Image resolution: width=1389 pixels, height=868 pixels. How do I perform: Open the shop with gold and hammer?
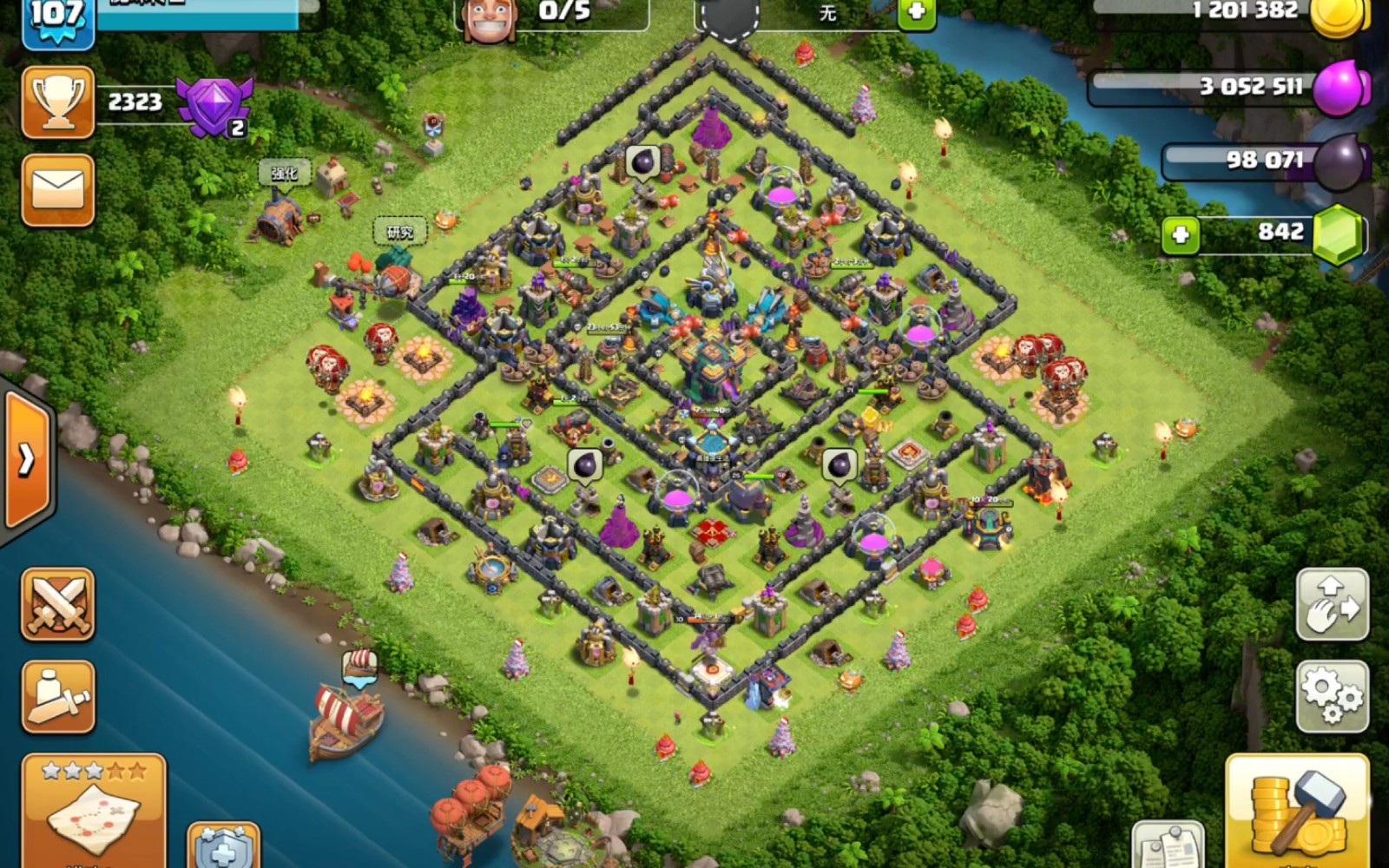click(1297, 811)
